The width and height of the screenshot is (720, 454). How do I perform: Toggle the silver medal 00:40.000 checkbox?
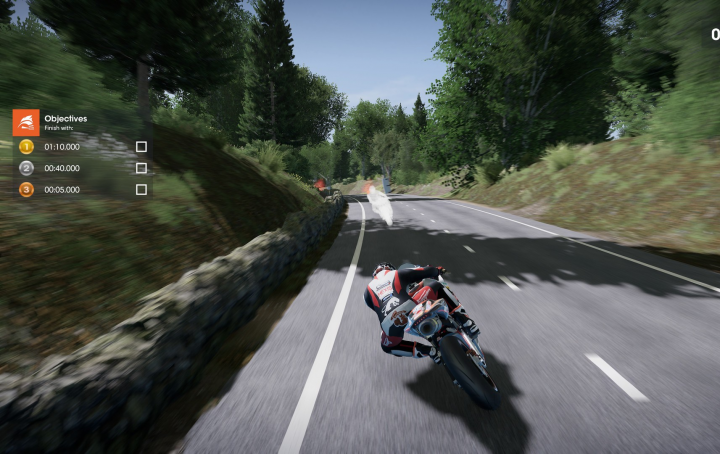pos(141,168)
